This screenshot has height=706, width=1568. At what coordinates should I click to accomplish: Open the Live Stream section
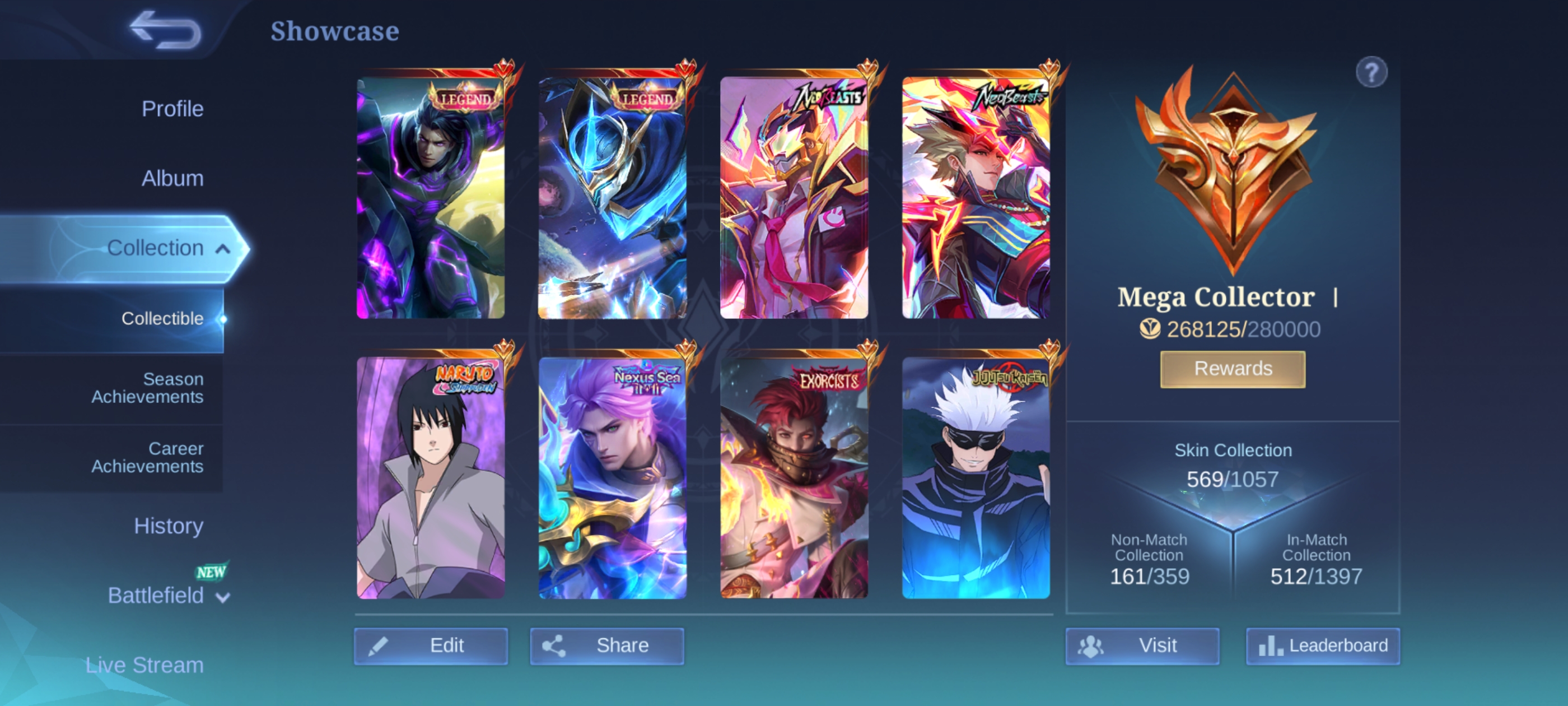click(x=144, y=665)
